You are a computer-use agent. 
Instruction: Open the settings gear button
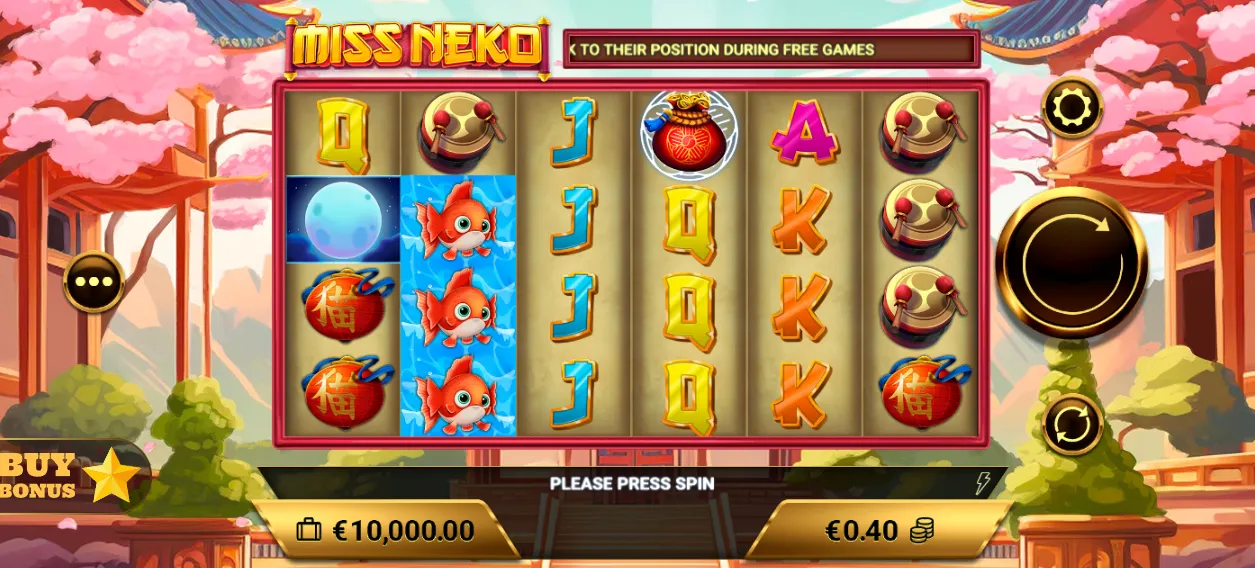[x=1073, y=106]
